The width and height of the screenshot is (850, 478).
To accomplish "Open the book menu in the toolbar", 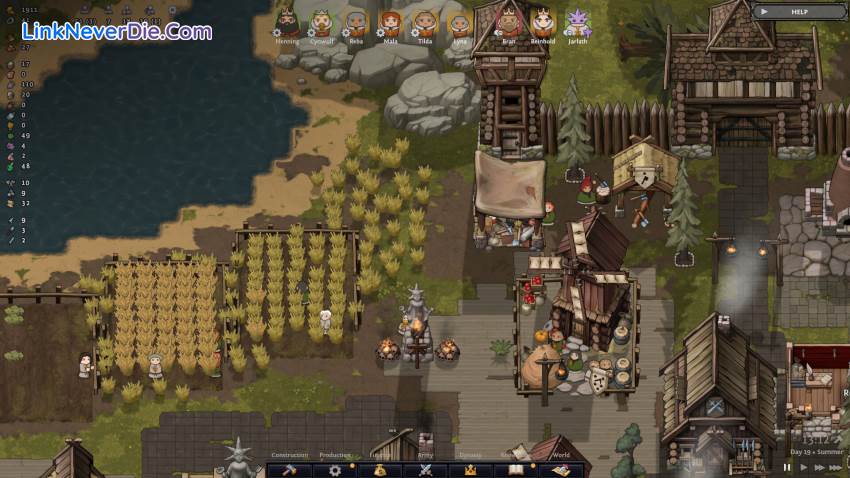I will click(x=516, y=469).
